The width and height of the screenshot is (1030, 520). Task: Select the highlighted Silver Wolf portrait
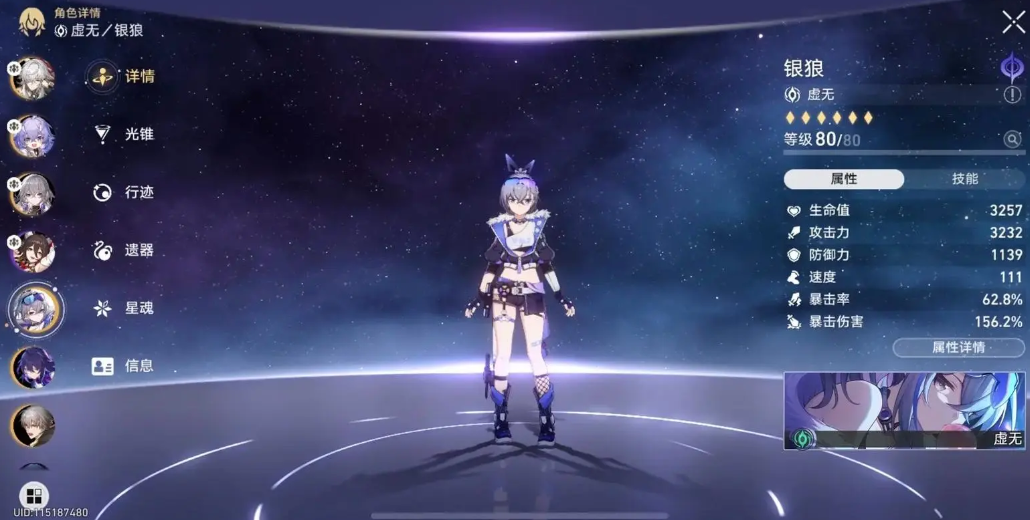pos(35,309)
